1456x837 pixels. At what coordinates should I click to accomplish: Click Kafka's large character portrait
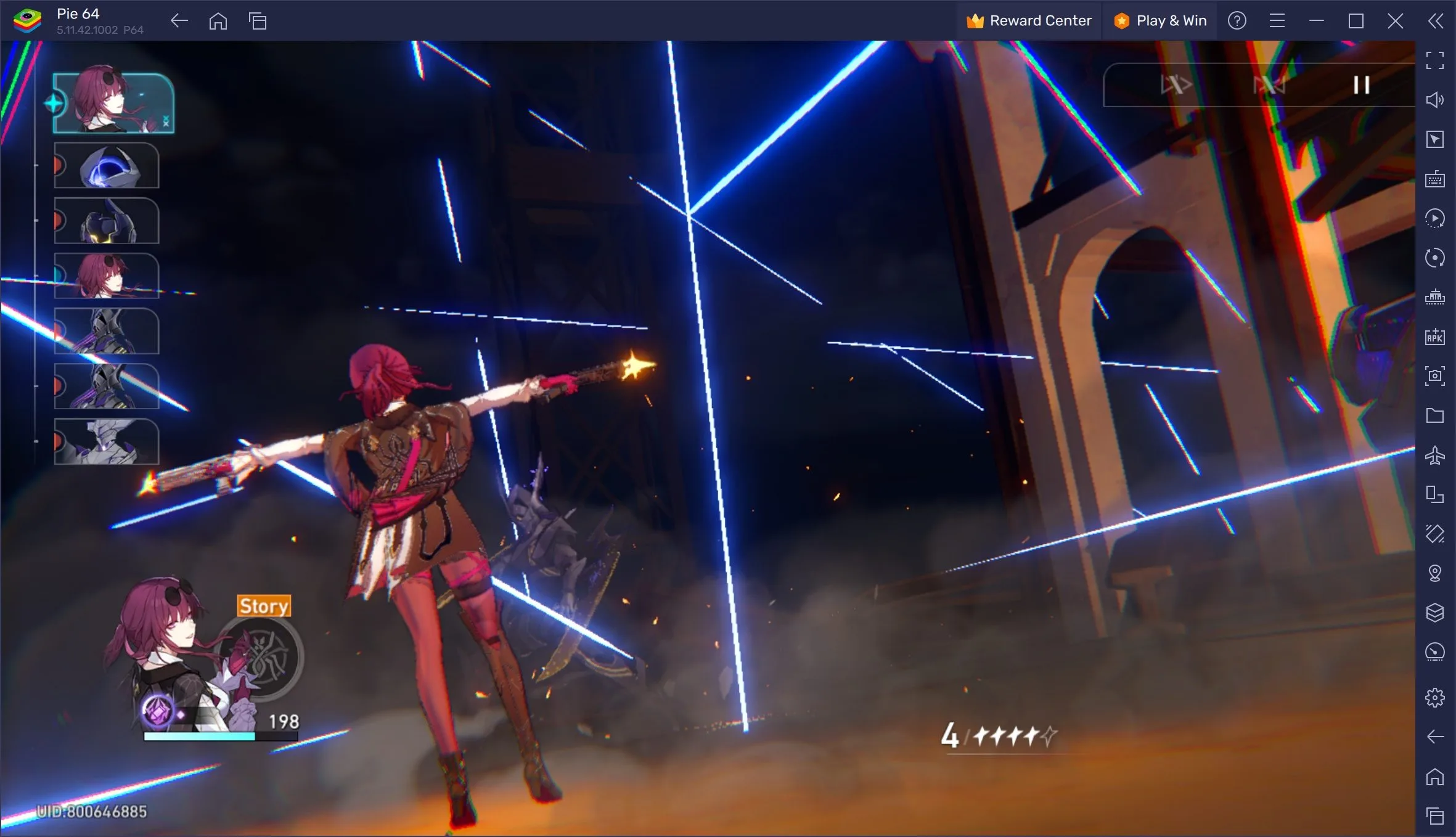[166, 641]
